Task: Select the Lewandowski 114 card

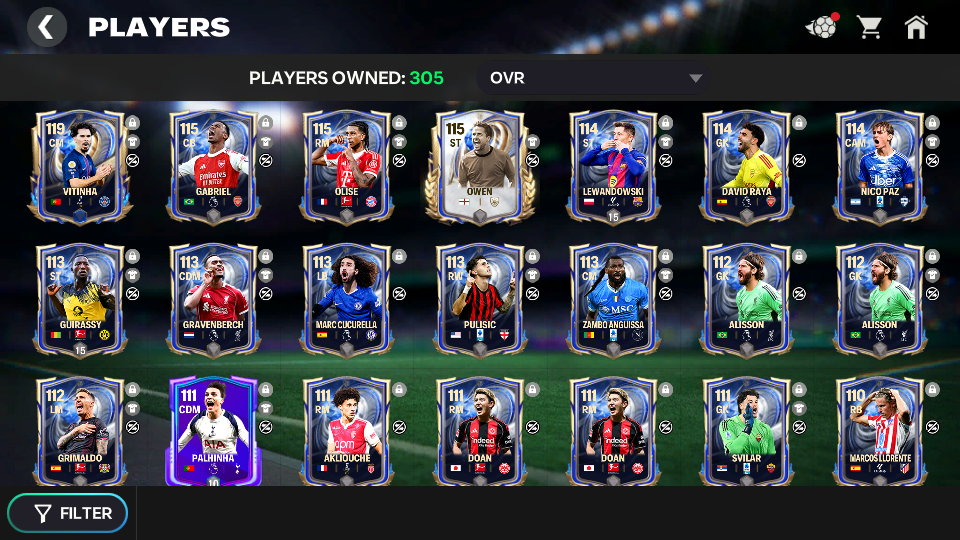Action: click(613, 165)
